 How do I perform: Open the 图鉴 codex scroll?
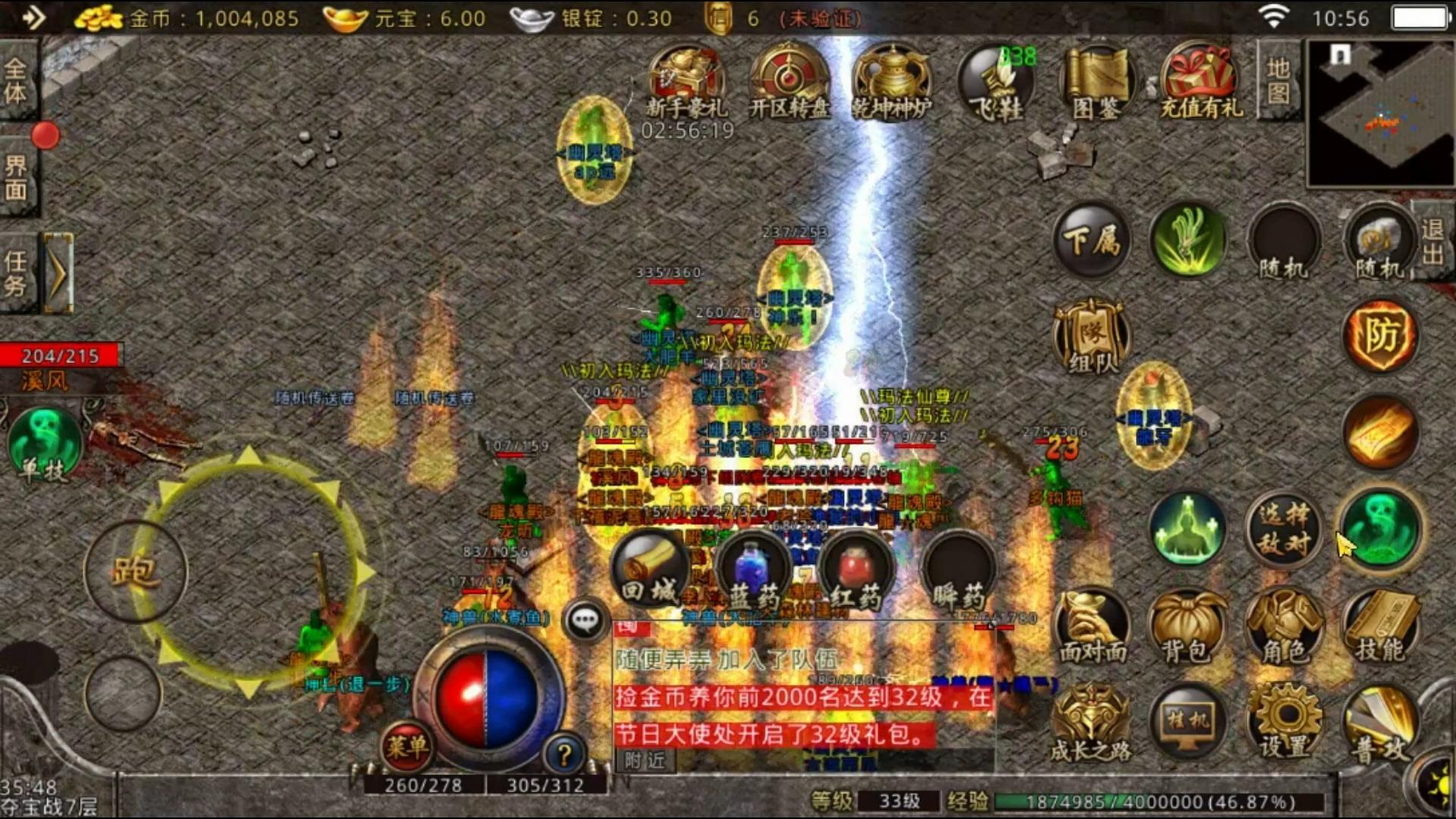pyautogui.click(x=1097, y=82)
